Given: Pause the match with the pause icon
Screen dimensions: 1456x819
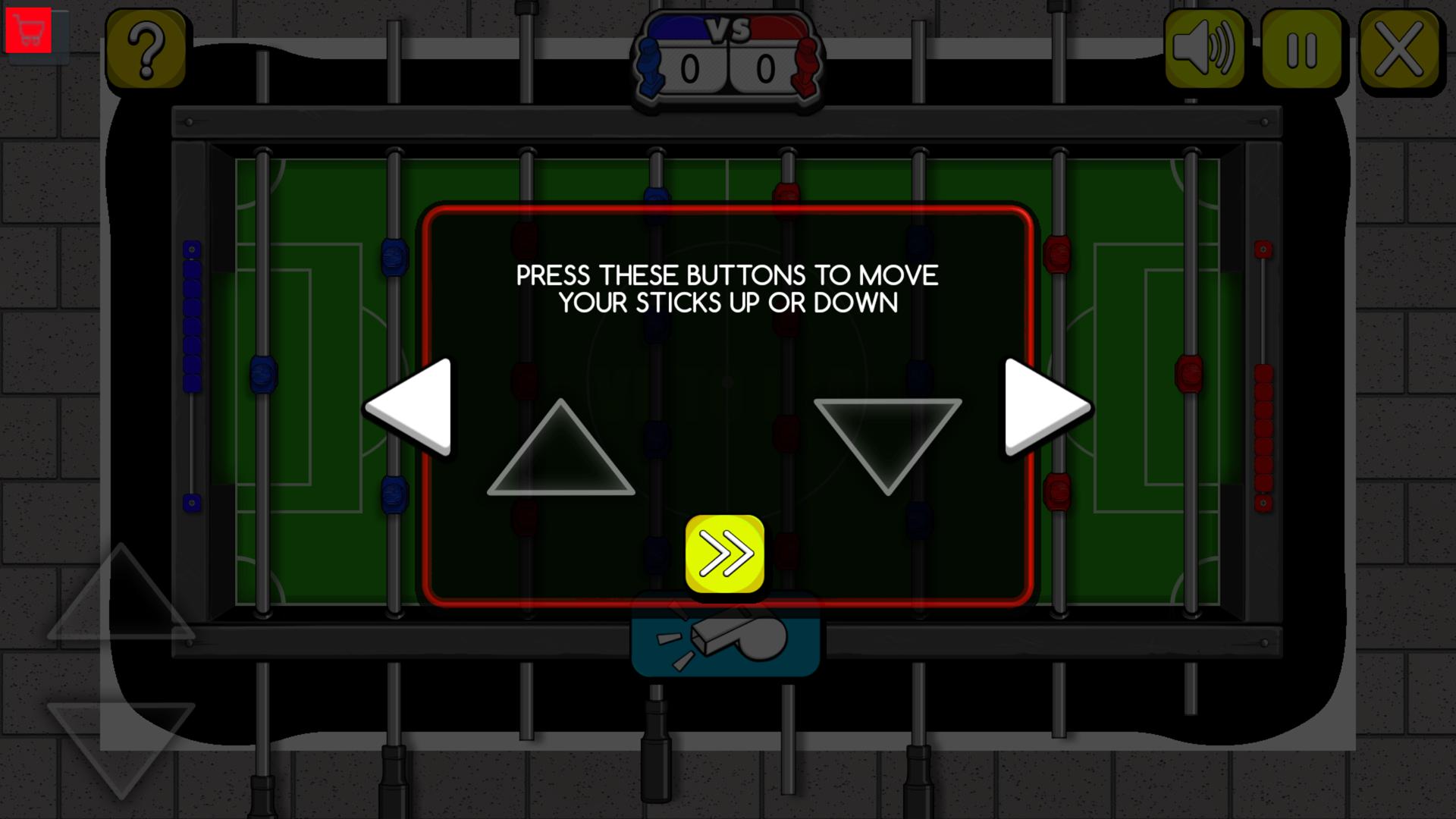Looking at the screenshot, I should 1301,49.
